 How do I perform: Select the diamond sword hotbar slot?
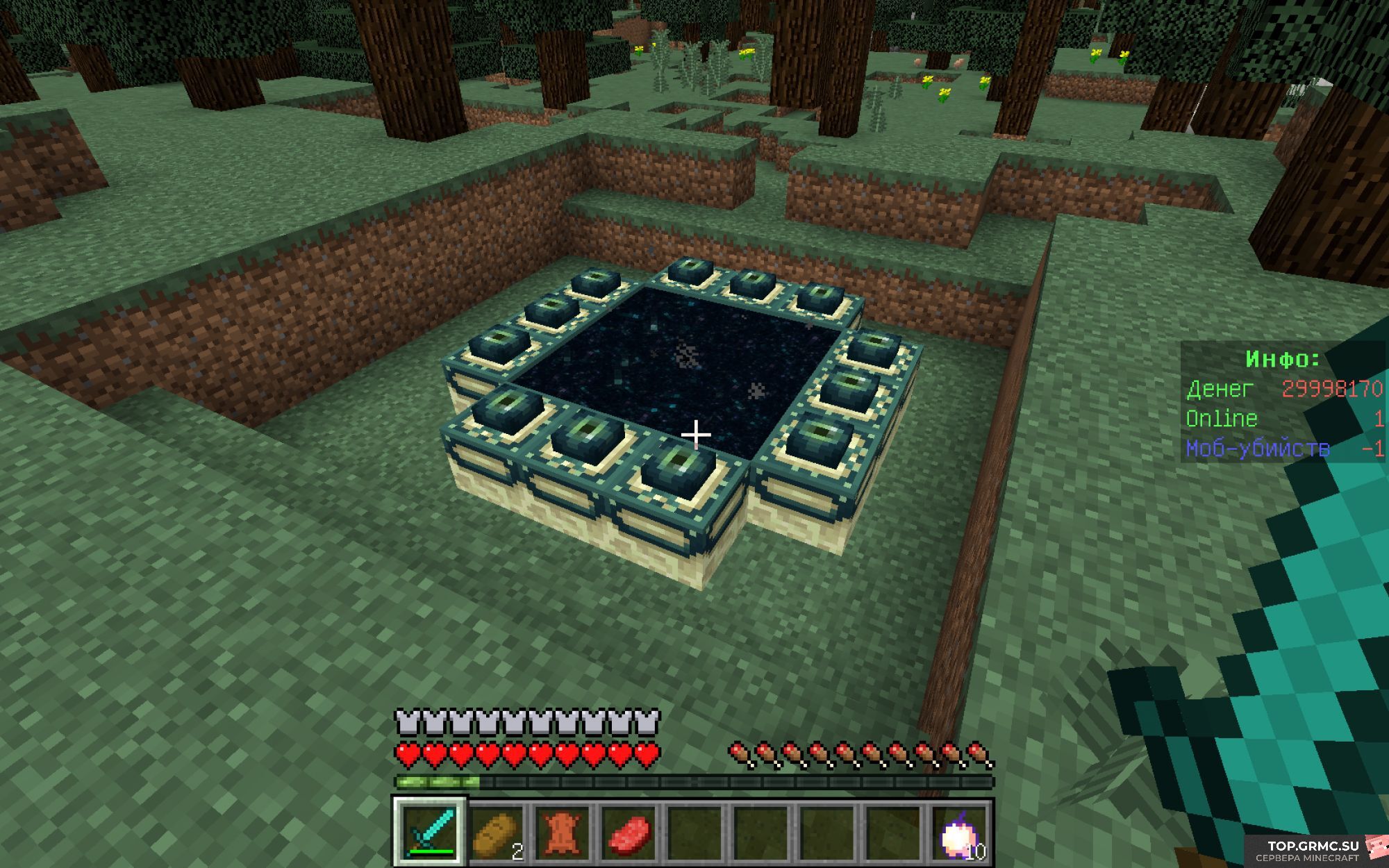coord(431,832)
